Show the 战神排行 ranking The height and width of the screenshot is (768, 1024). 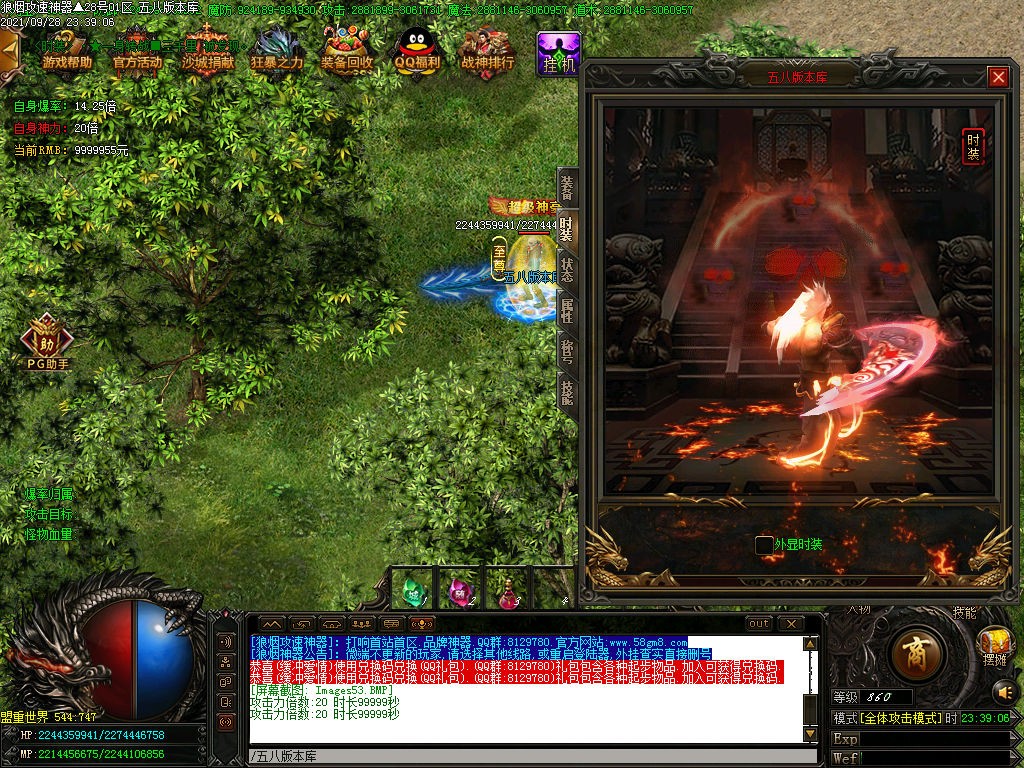487,50
